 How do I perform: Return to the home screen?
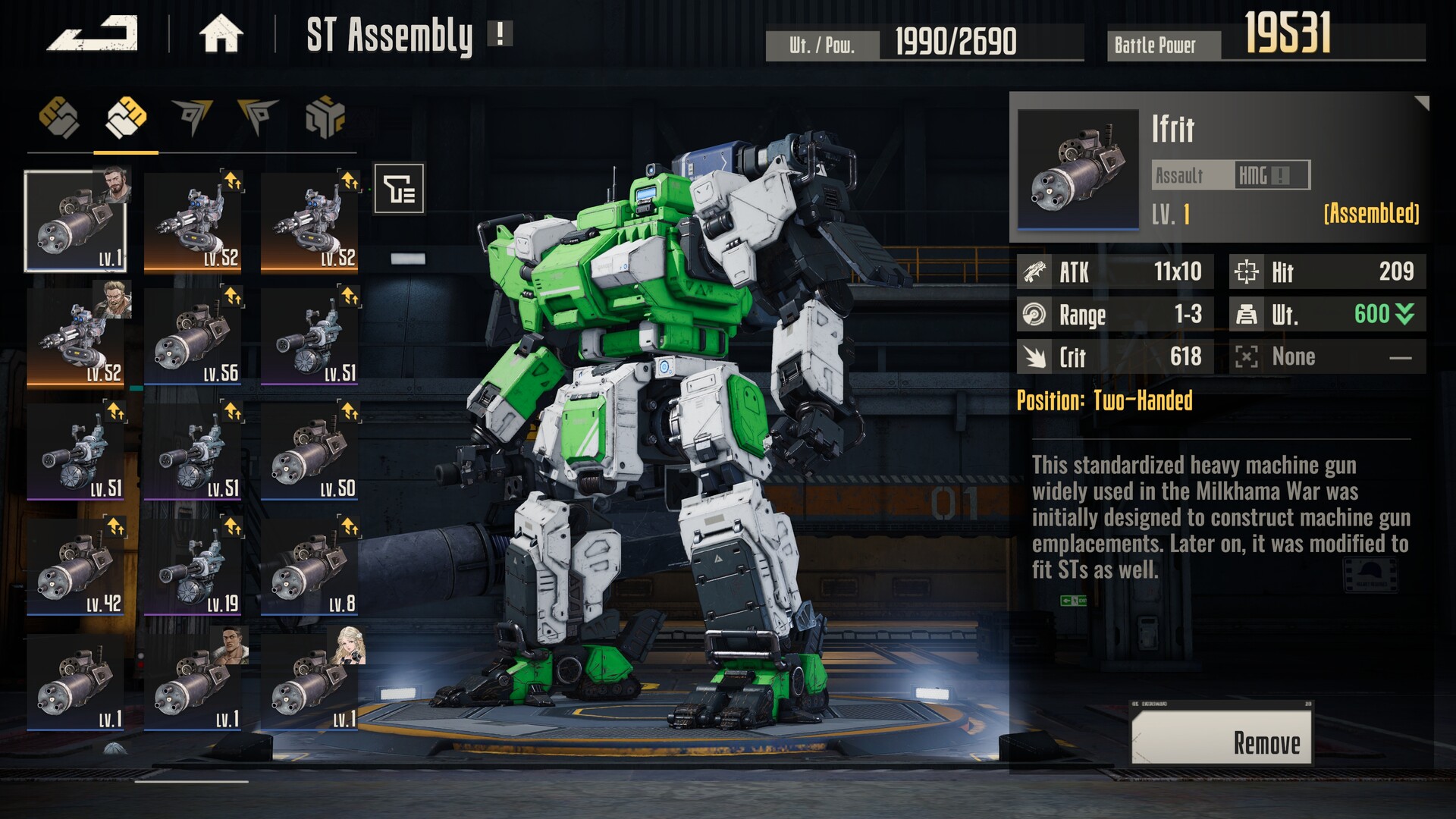coord(221,34)
